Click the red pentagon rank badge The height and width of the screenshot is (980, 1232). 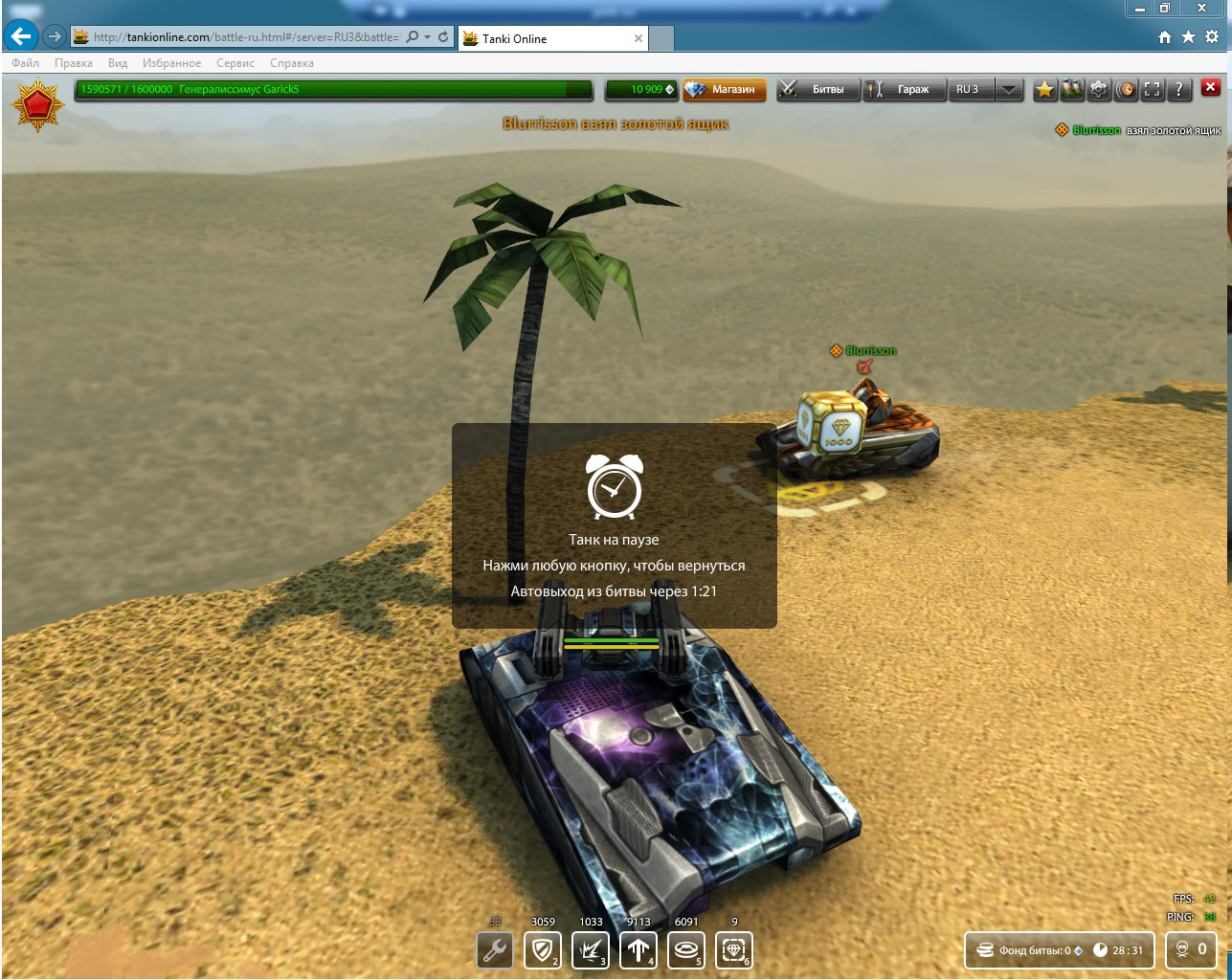(x=37, y=103)
